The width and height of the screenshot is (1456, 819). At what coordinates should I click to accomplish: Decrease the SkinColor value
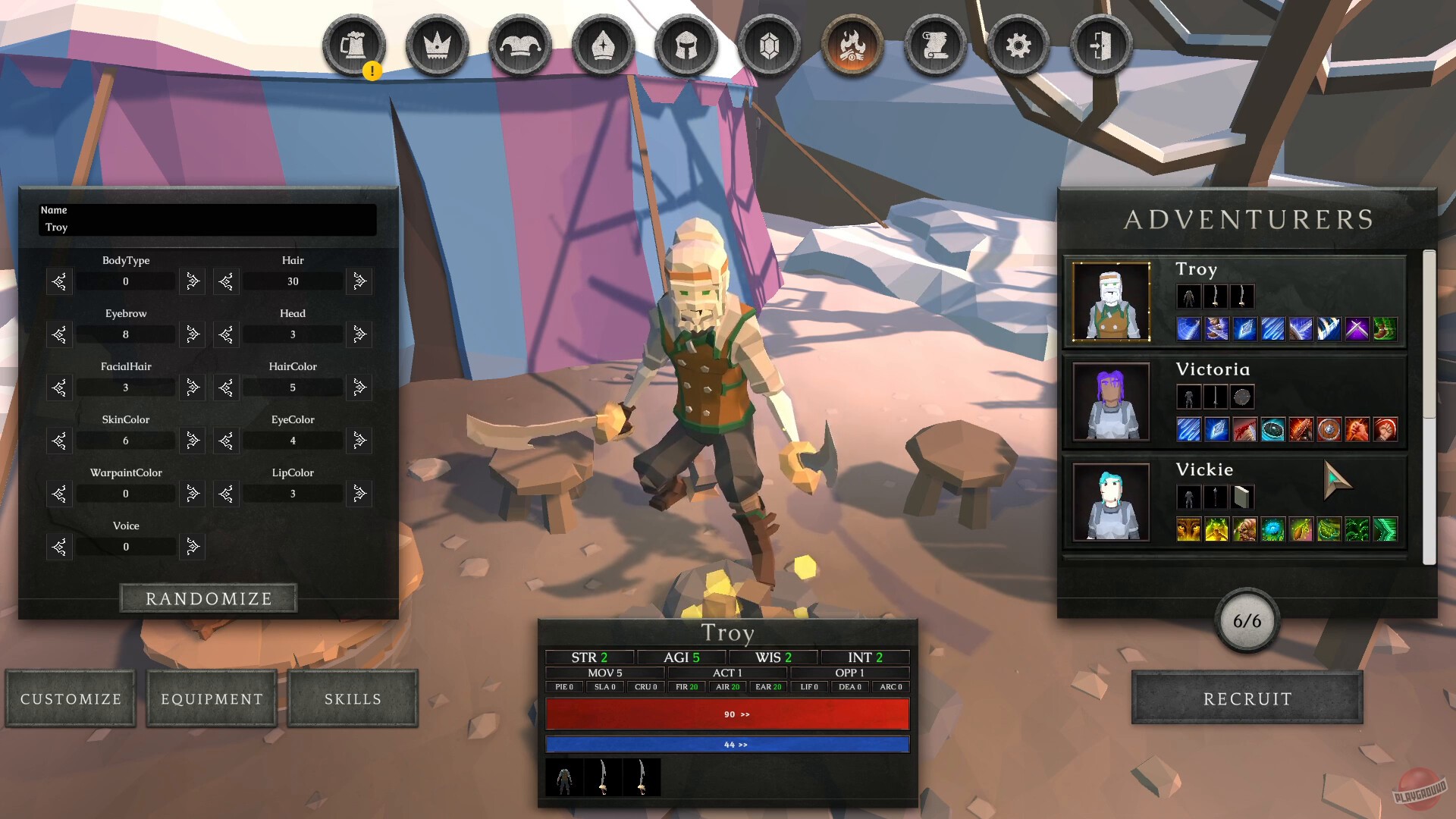59,441
